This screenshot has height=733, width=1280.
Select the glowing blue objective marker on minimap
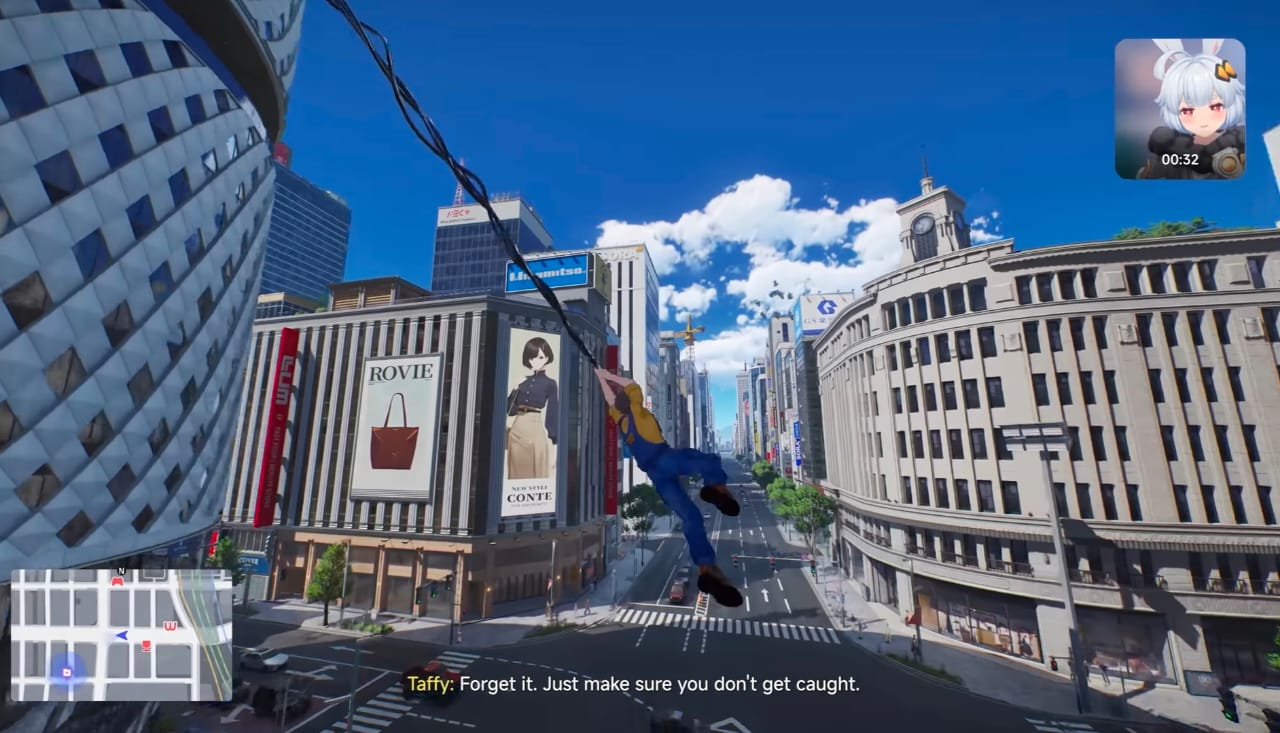tap(67, 672)
